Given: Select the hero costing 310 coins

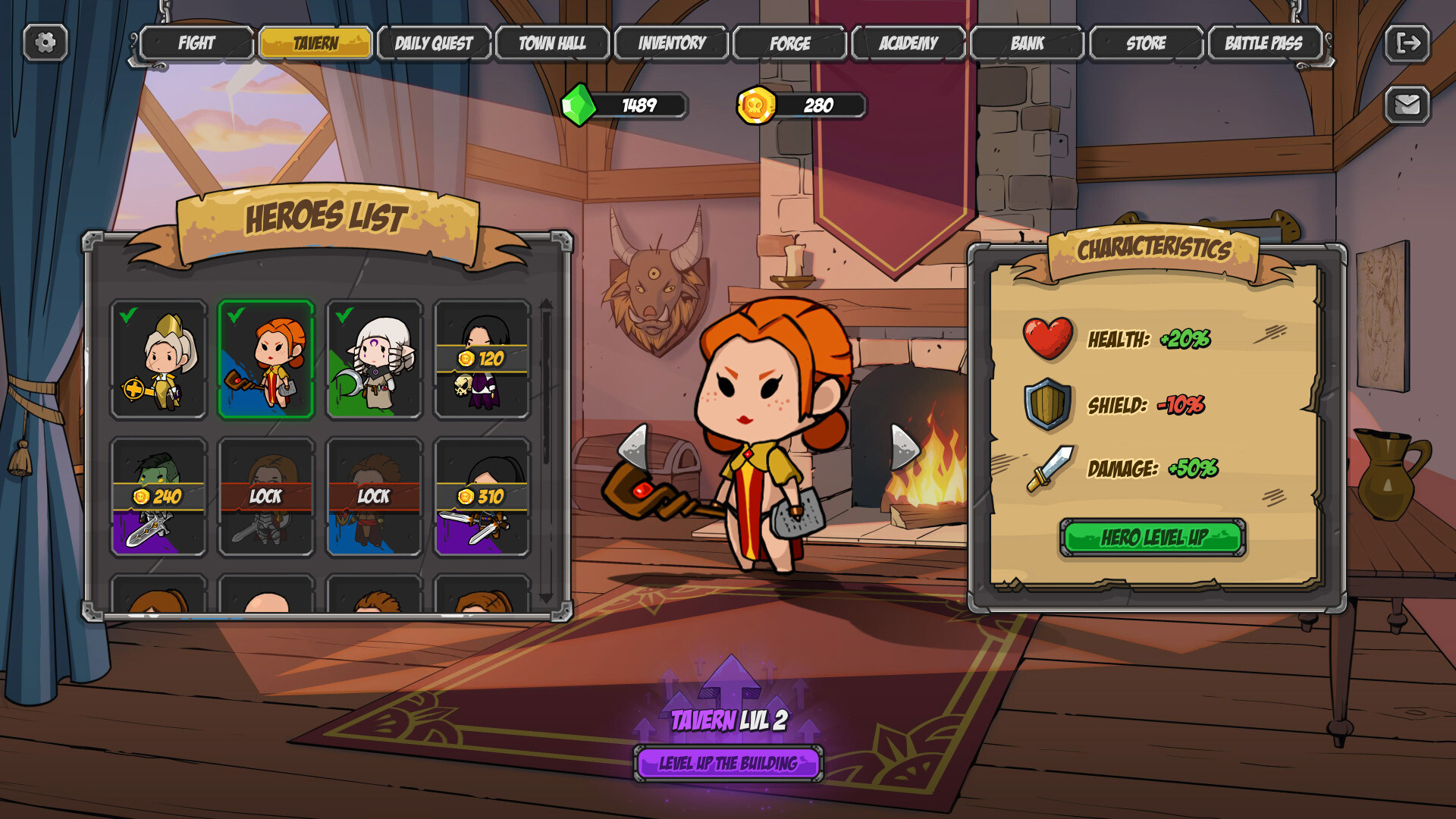Looking at the screenshot, I should point(483,497).
